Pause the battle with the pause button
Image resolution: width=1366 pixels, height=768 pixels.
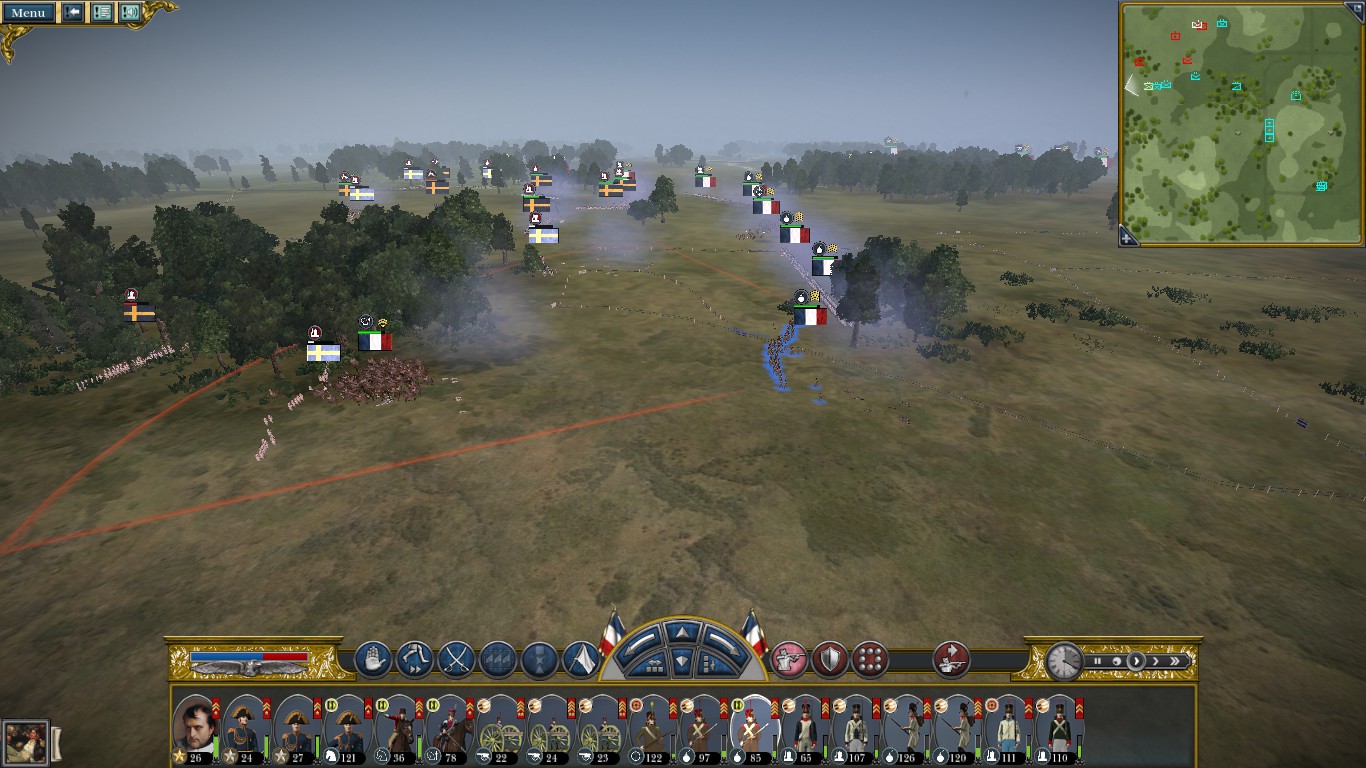1097,661
